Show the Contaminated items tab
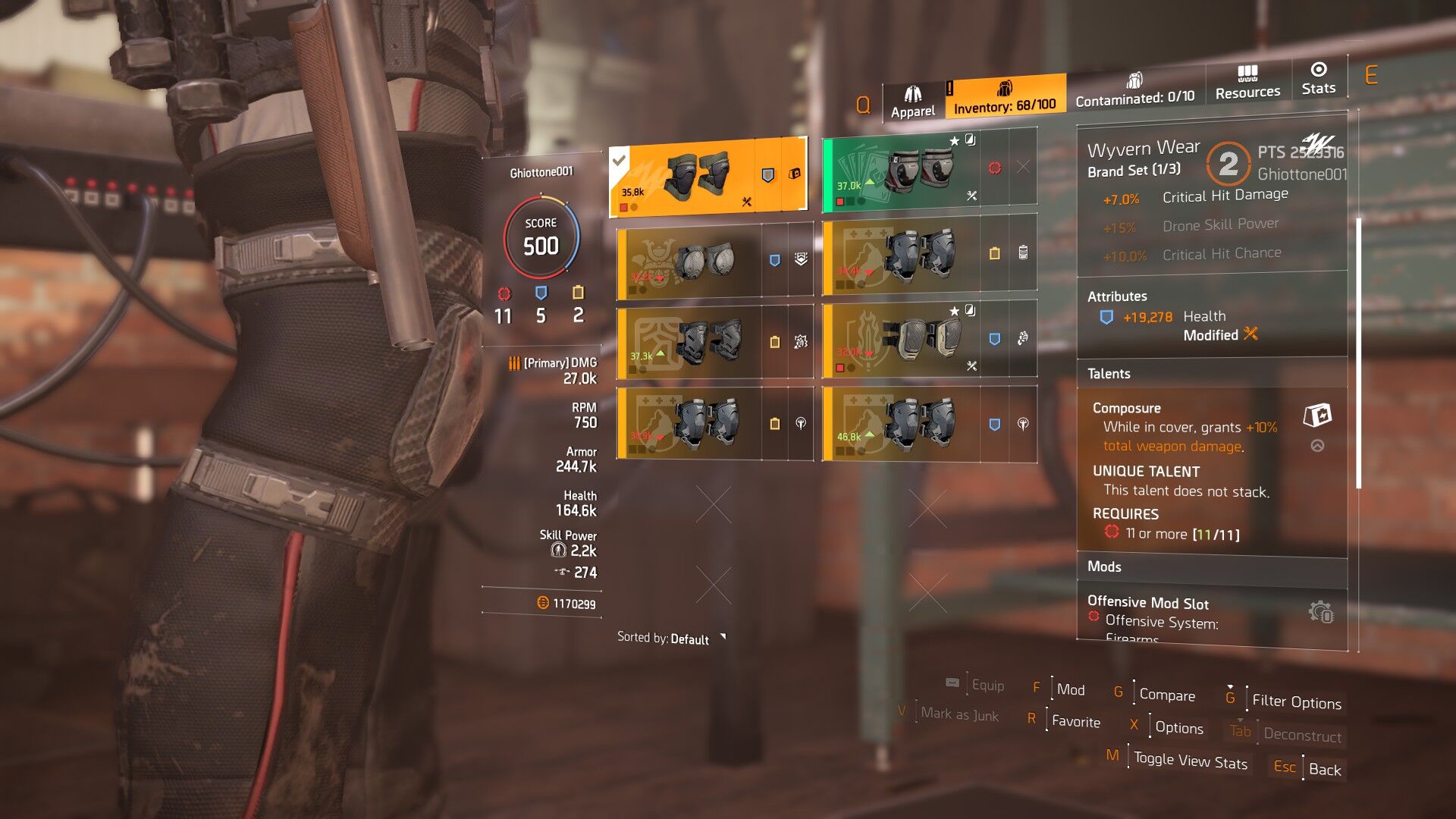The width and height of the screenshot is (1456, 819). (1134, 89)
